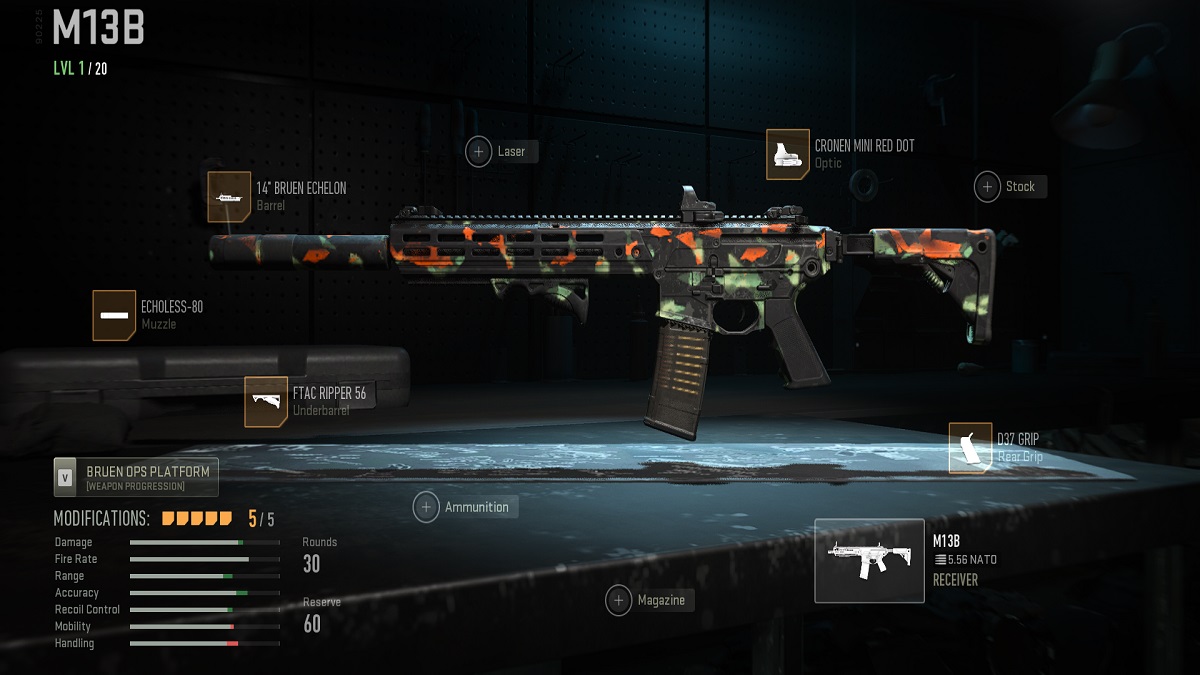Open Bruen Ops Platform weapon progression
1200x675 pixels.
point(136,477)
